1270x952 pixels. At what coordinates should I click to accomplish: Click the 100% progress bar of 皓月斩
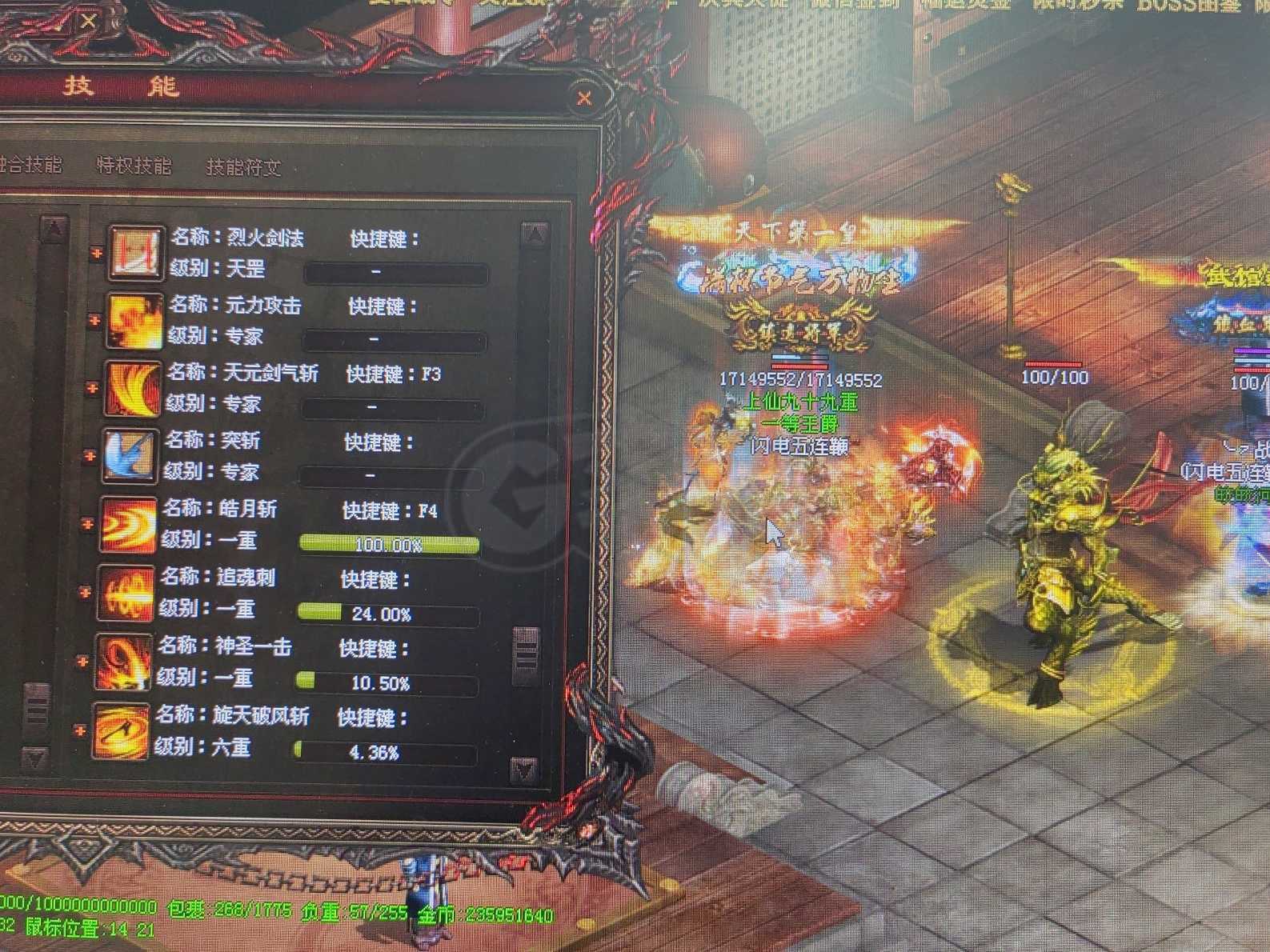[x=390, y=542]
